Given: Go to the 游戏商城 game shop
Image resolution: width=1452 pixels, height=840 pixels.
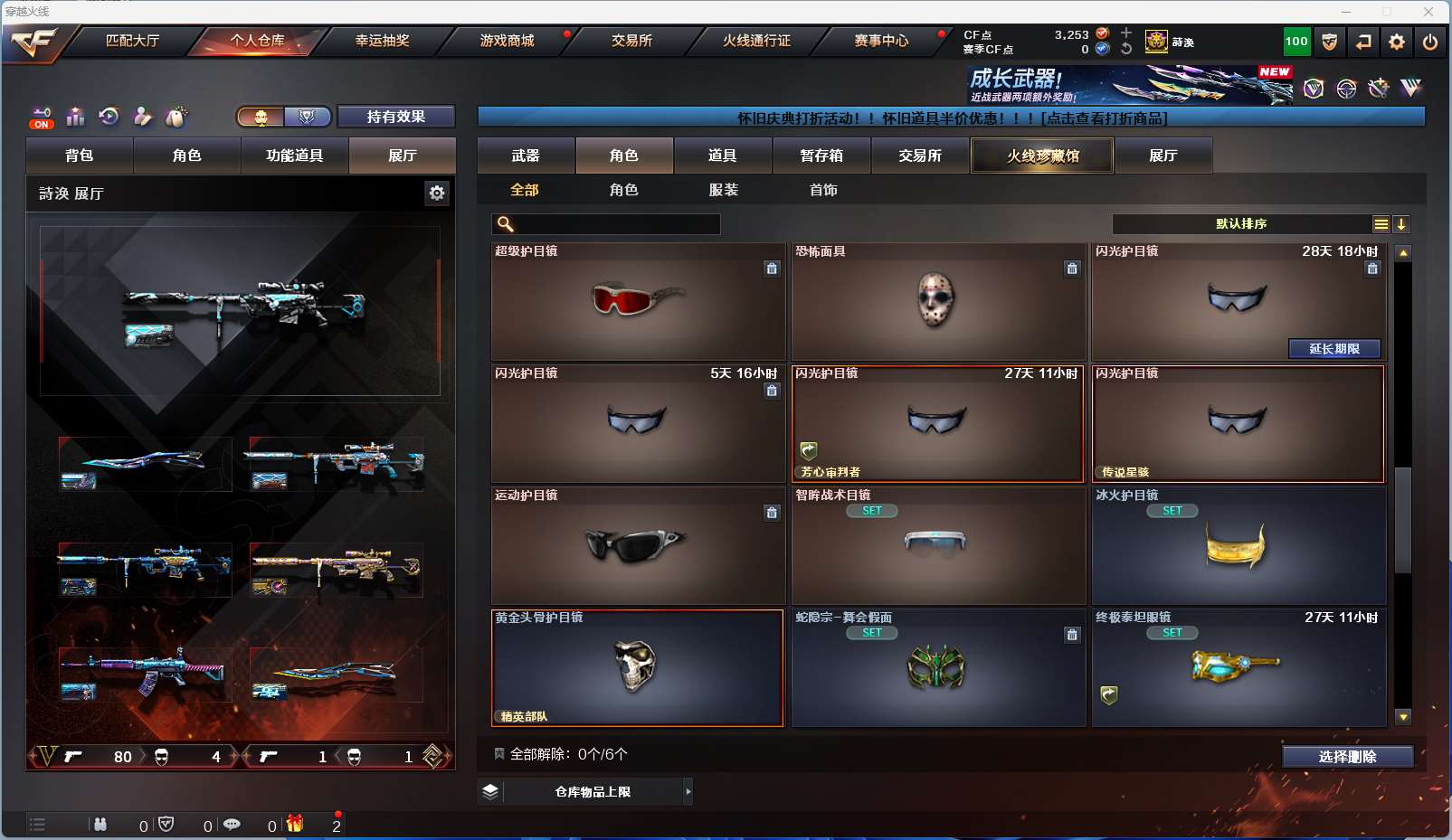Looking at the screenshot, I should tap(507, 41).
